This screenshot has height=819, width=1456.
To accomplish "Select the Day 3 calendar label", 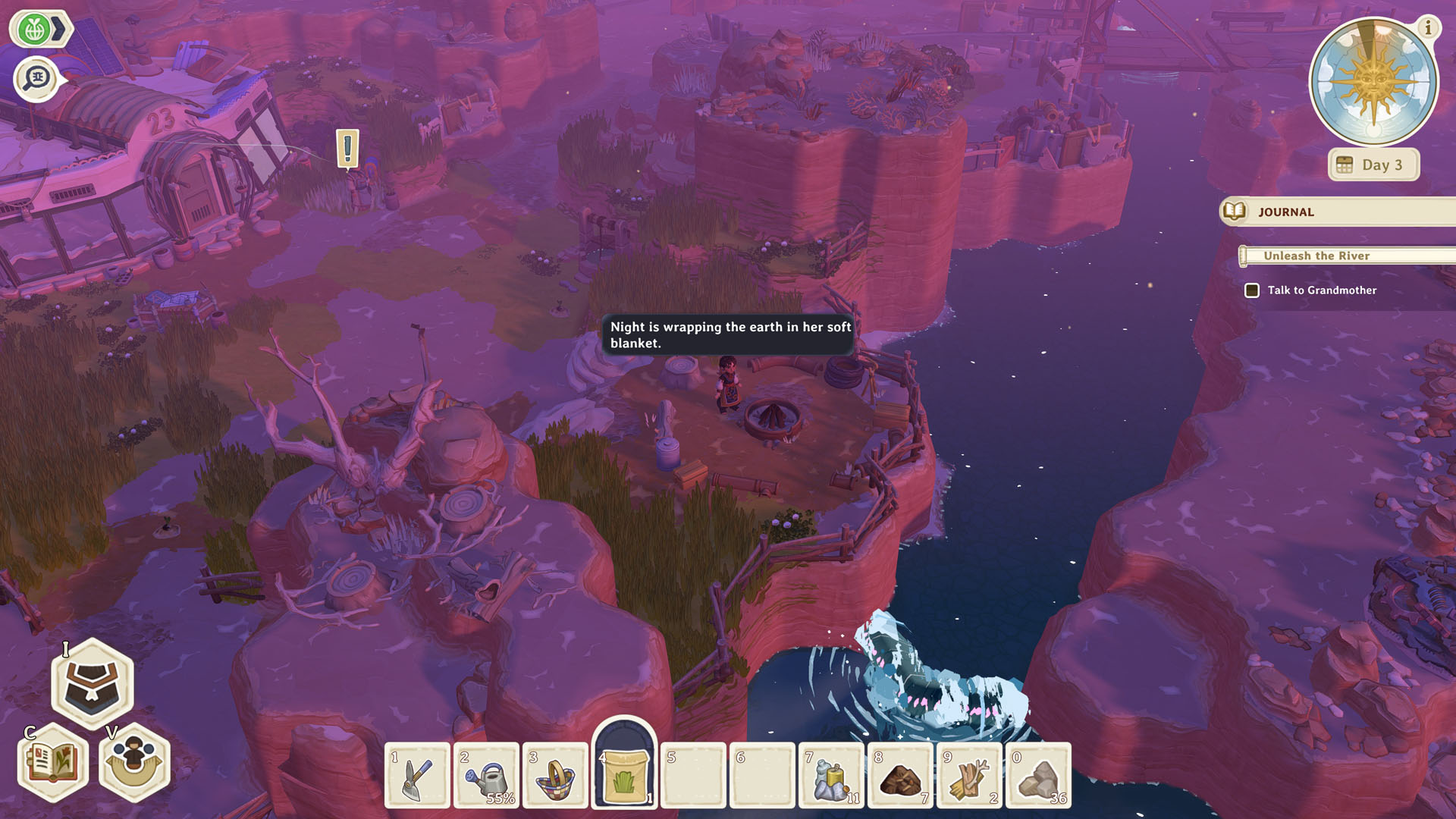I will coord(1373,164).
